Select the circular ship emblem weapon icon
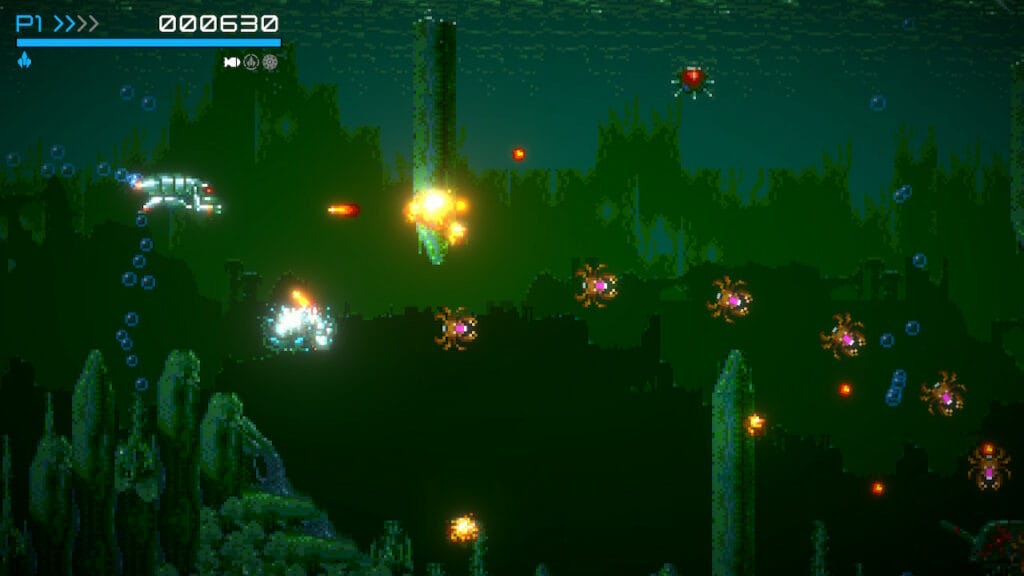The height and width of the screenshot is (576, 1024). point(251,62)
